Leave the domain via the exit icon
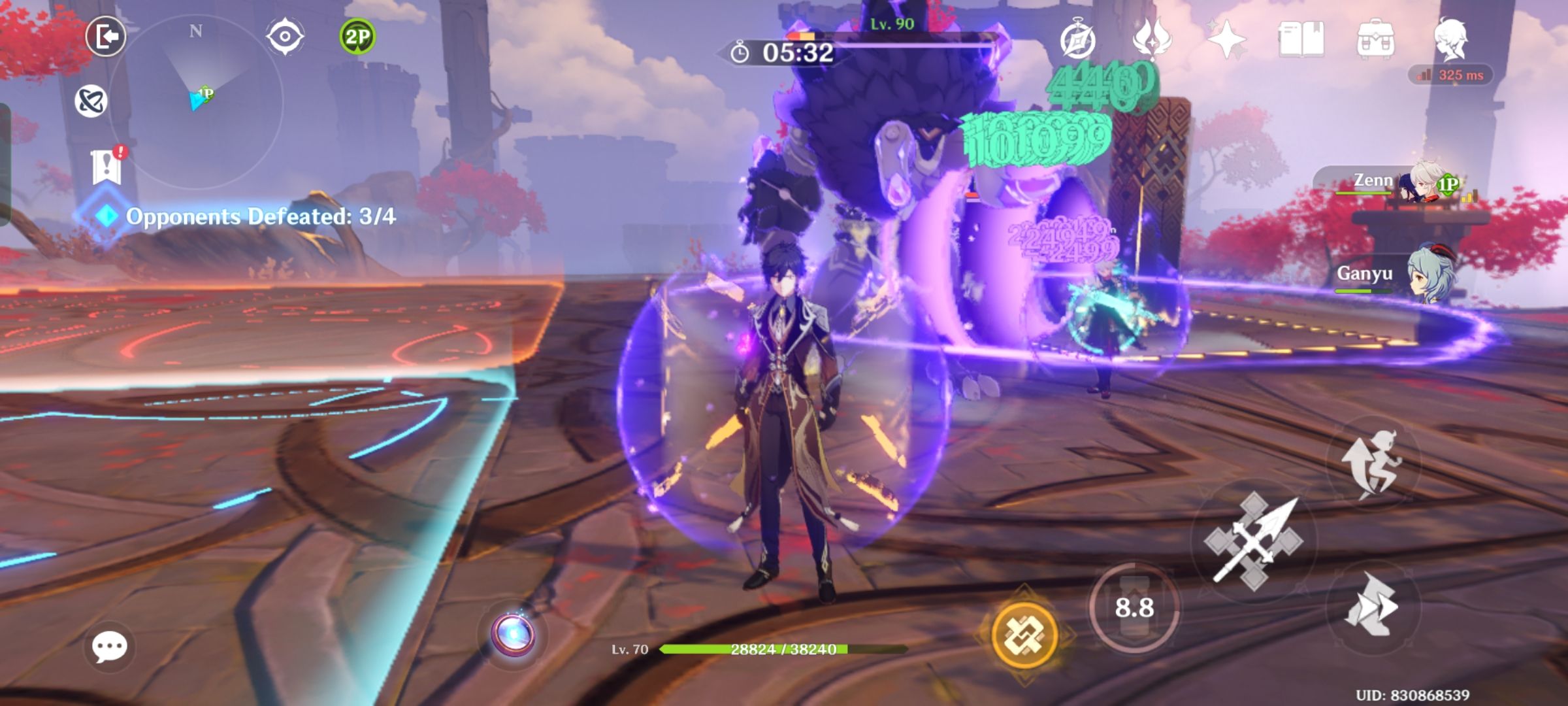This screenshot has width=1568, height=706. pyautogui.click(x=106, y=36)
